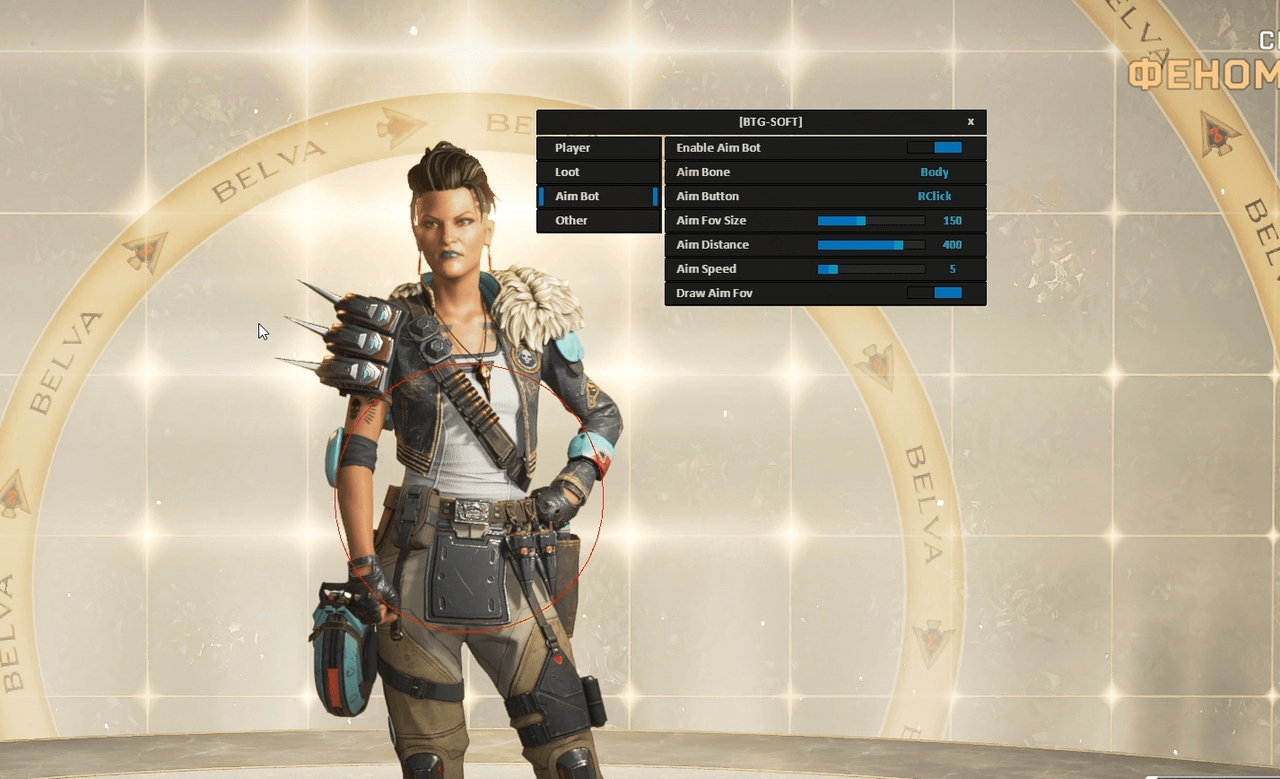
Task: Click the Aim Fov Size value 150
Action: (x=952, y=220)
